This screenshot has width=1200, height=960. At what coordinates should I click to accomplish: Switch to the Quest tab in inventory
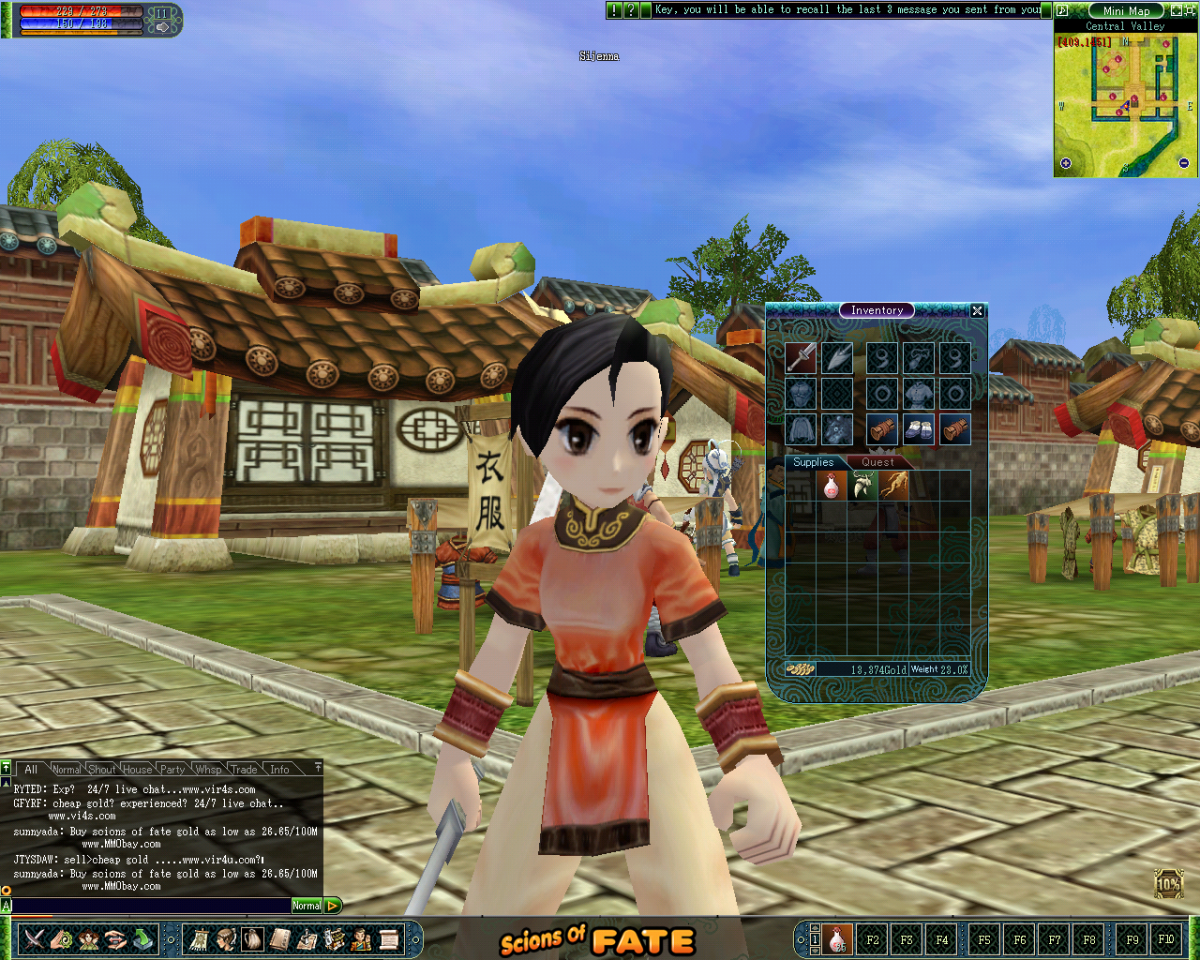878,462
